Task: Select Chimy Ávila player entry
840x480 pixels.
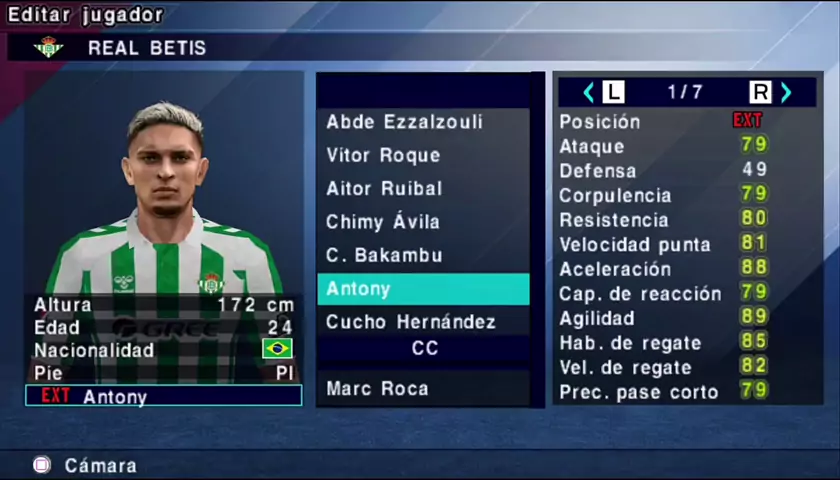Action: [383, 222]
